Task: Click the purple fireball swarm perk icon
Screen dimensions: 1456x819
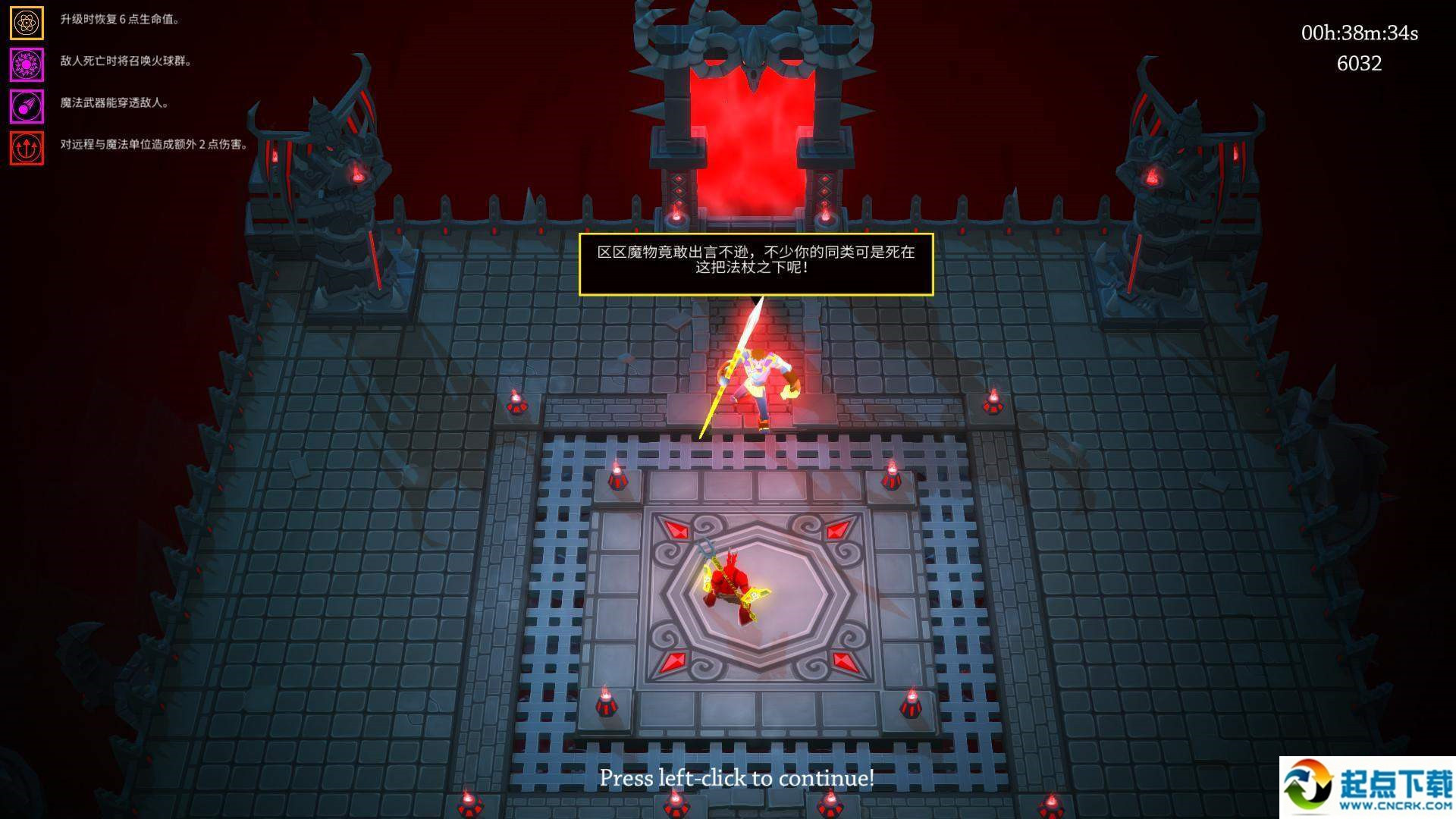Action: point(27,64)
